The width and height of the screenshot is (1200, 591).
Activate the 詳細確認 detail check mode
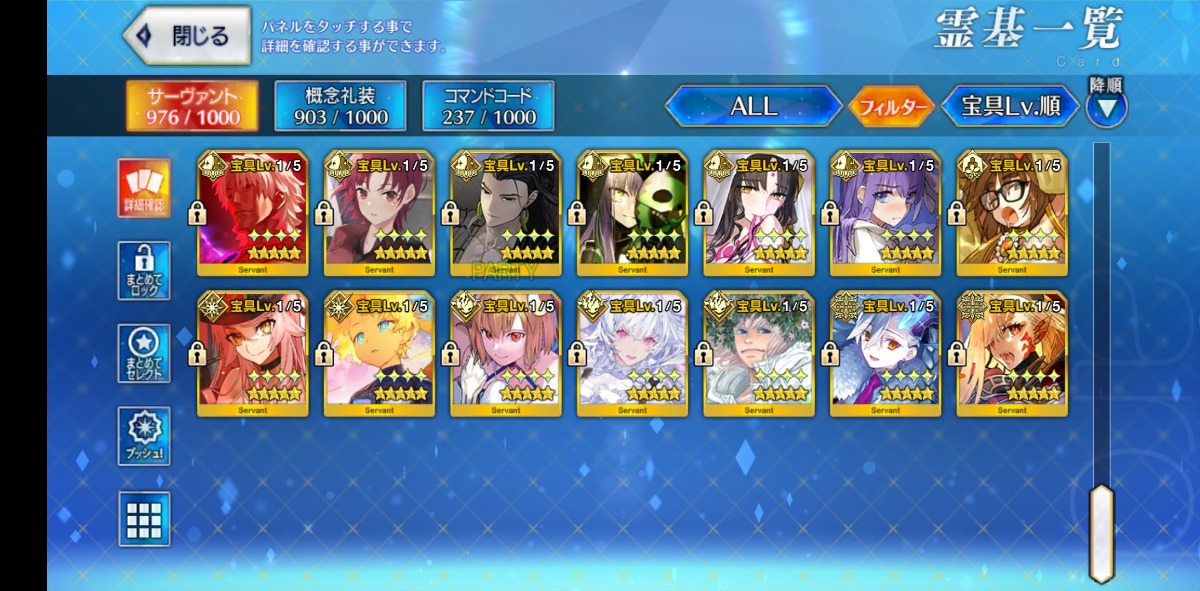point(144,189)
